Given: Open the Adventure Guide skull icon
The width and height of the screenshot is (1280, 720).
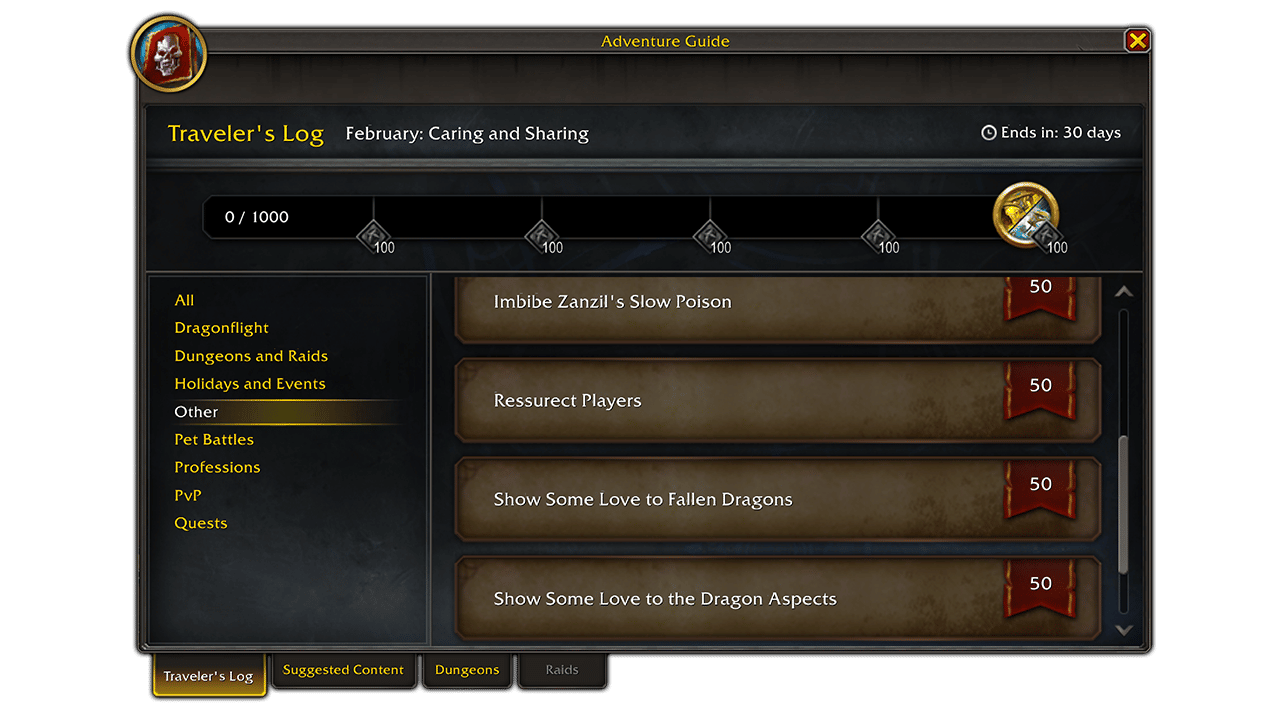Looking at the screenshot, I should pyautogui.click(x=168, y=54).
